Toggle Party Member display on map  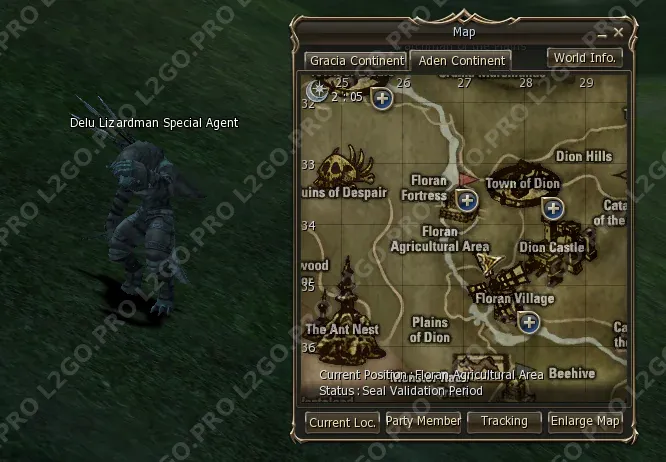(423, 422)
